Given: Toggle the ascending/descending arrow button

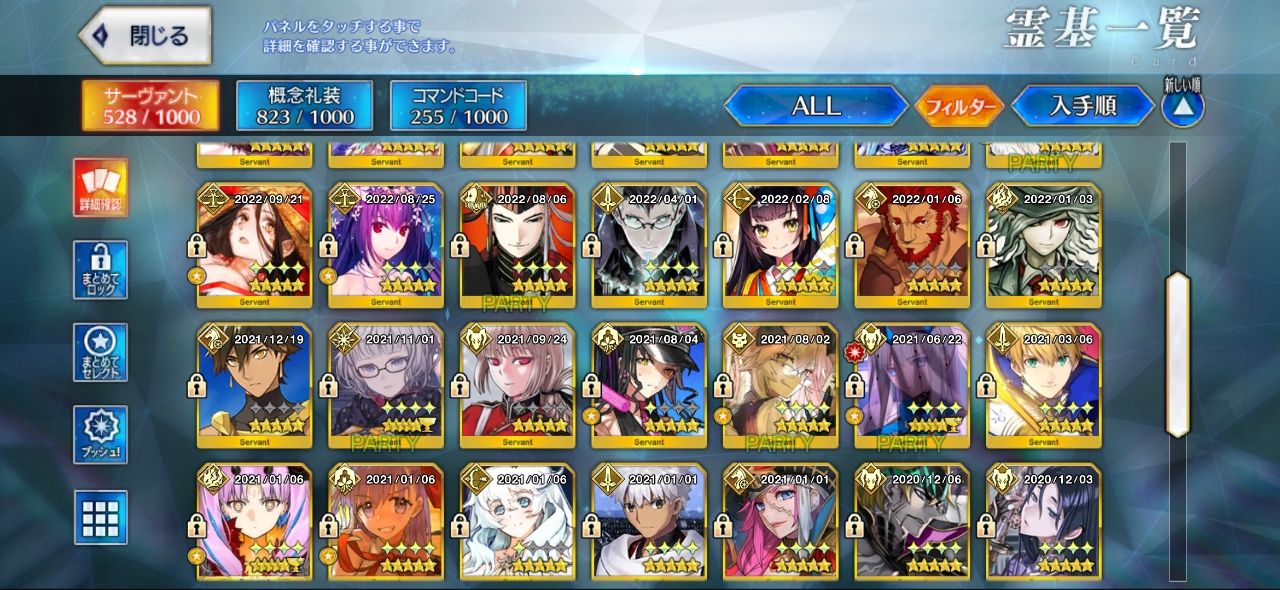Looking at the screenshot, I should click(1182, 106).
